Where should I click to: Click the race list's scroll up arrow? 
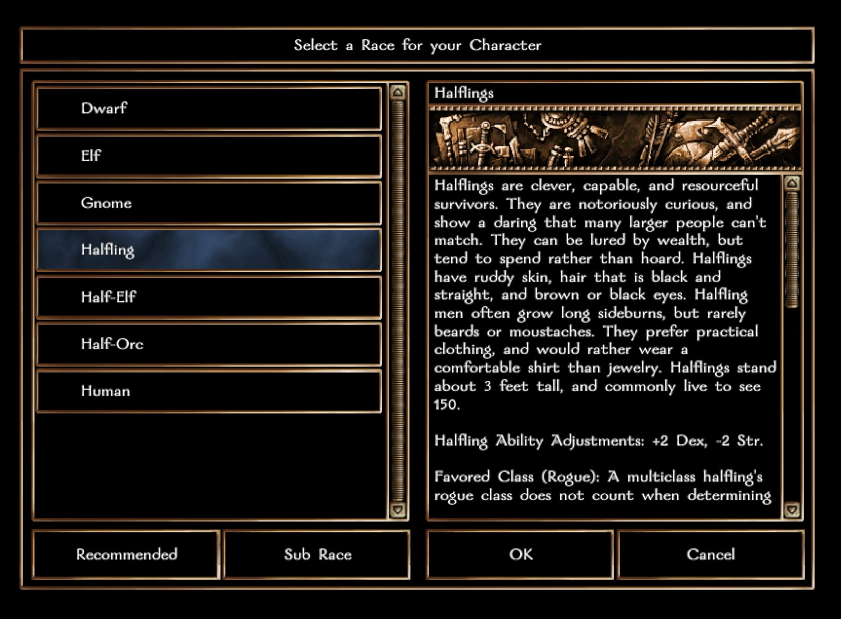[397, 92]
